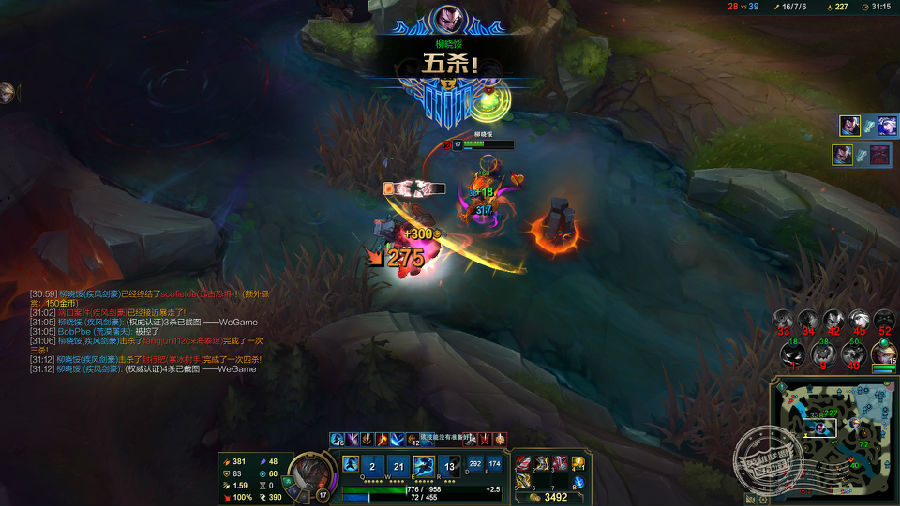
Task: Click the blonde ally portrait above minimap
Action: point(884,352)
